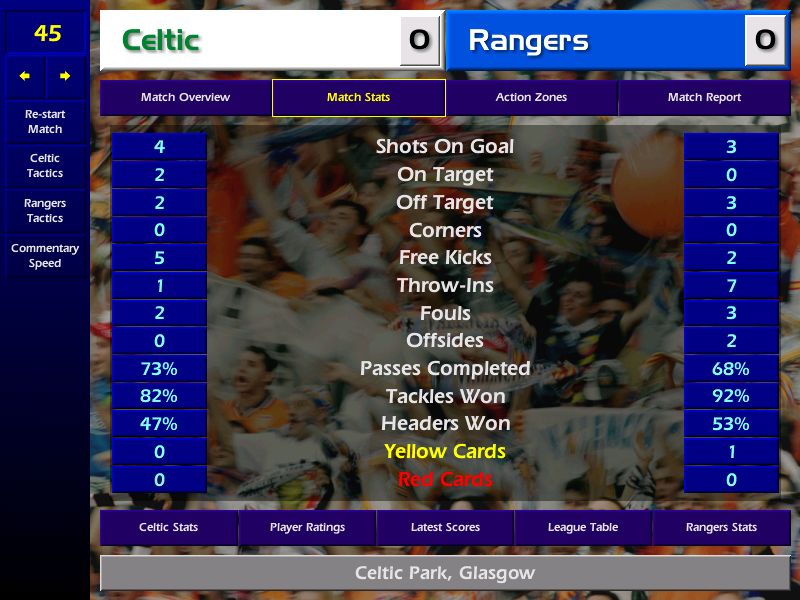Click the Rangers team name banner
The image size is (800, 600).
[596, 41]
